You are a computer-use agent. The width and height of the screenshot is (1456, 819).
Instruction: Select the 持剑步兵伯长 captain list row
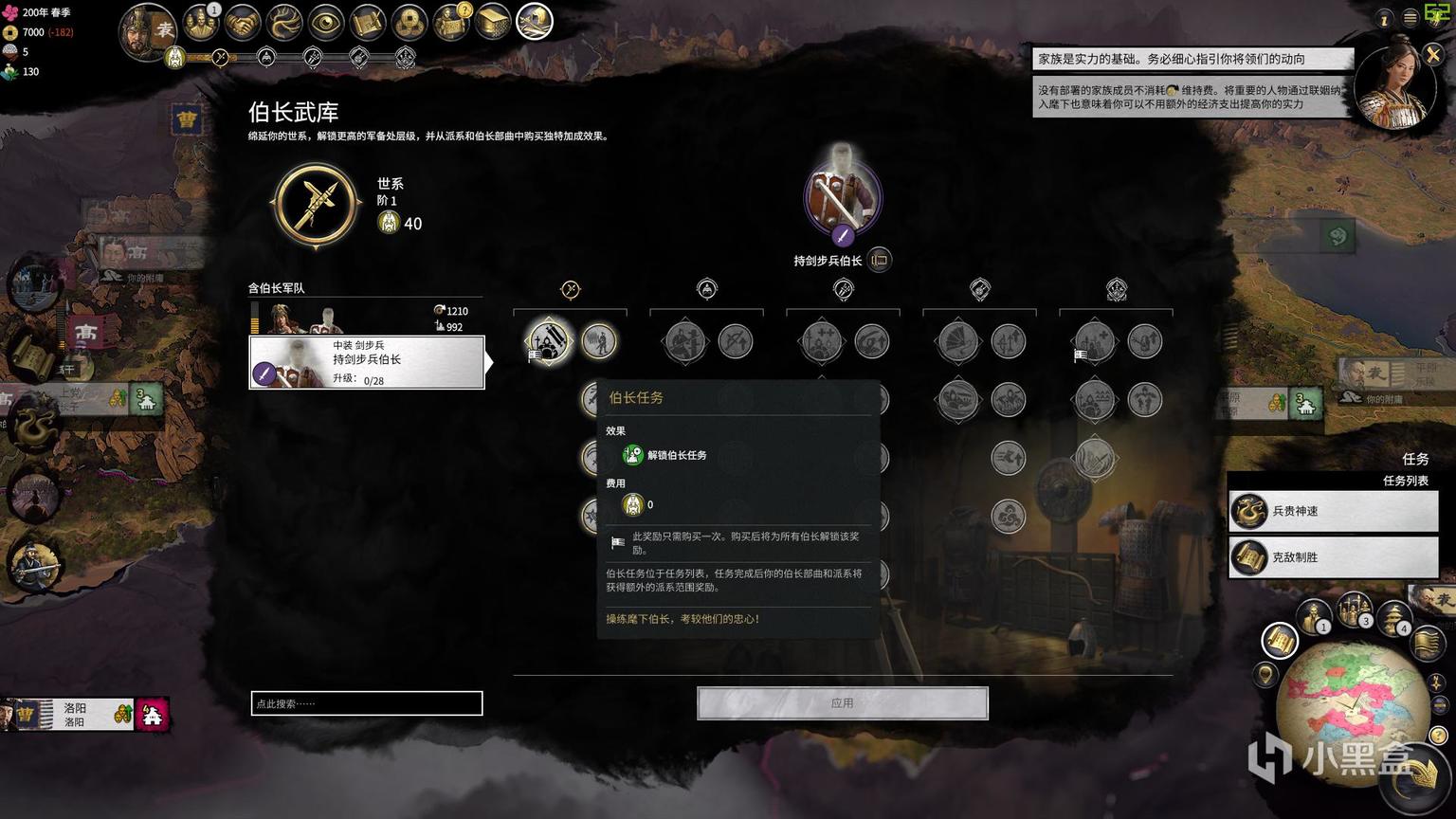pyautogui.click(x=367, y=362)
